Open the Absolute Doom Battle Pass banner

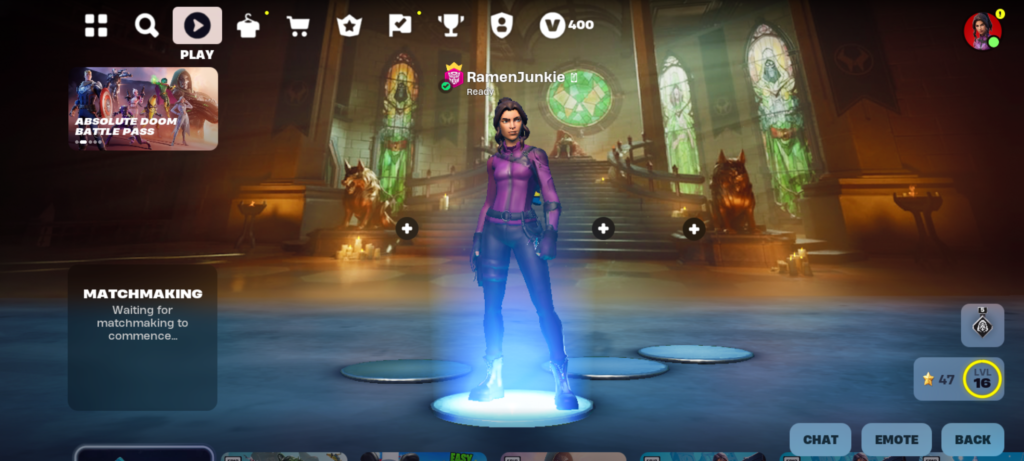point(143,108)
